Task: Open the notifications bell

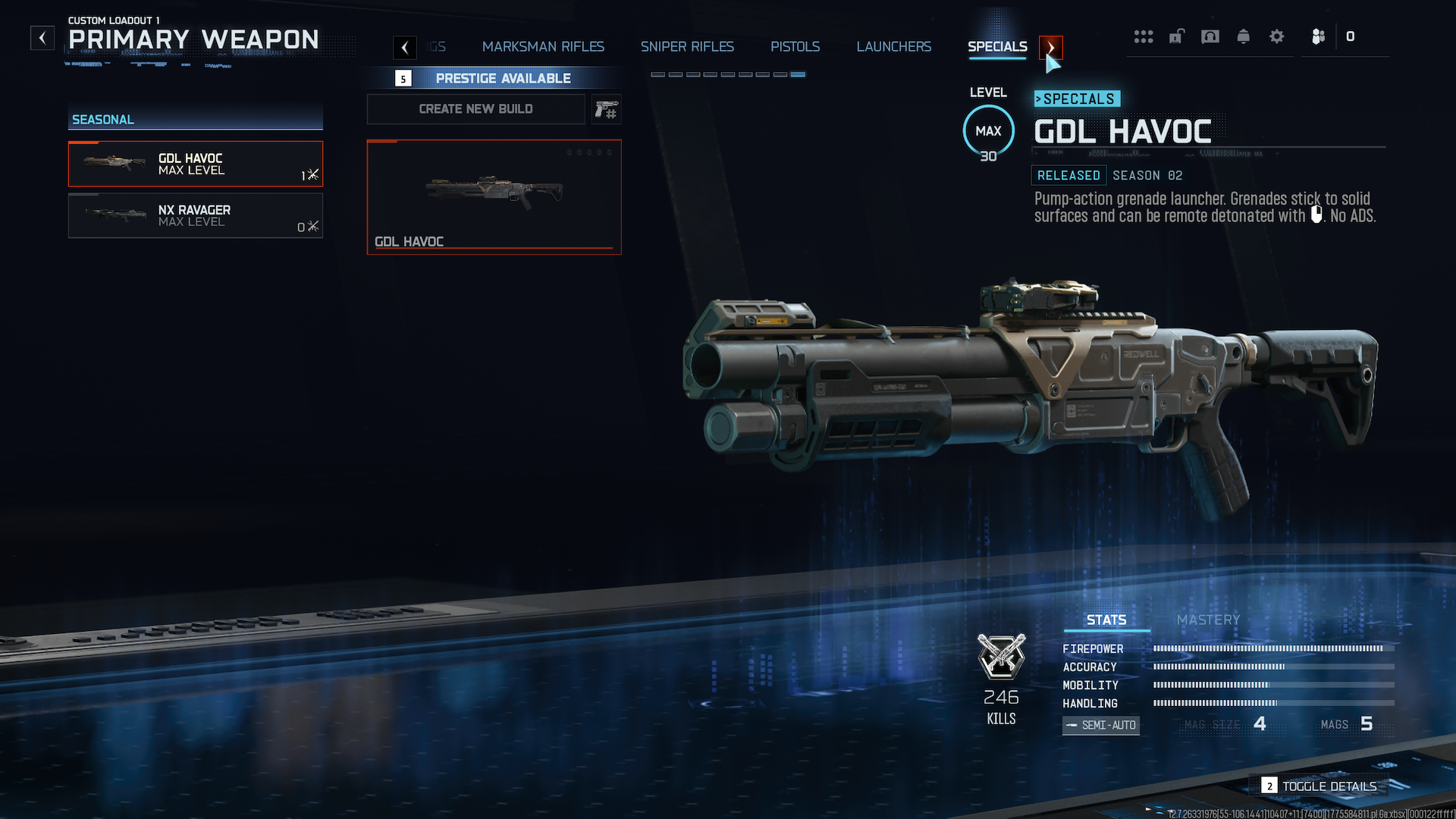Action: pyautogui.click(x=1244, y=36)
